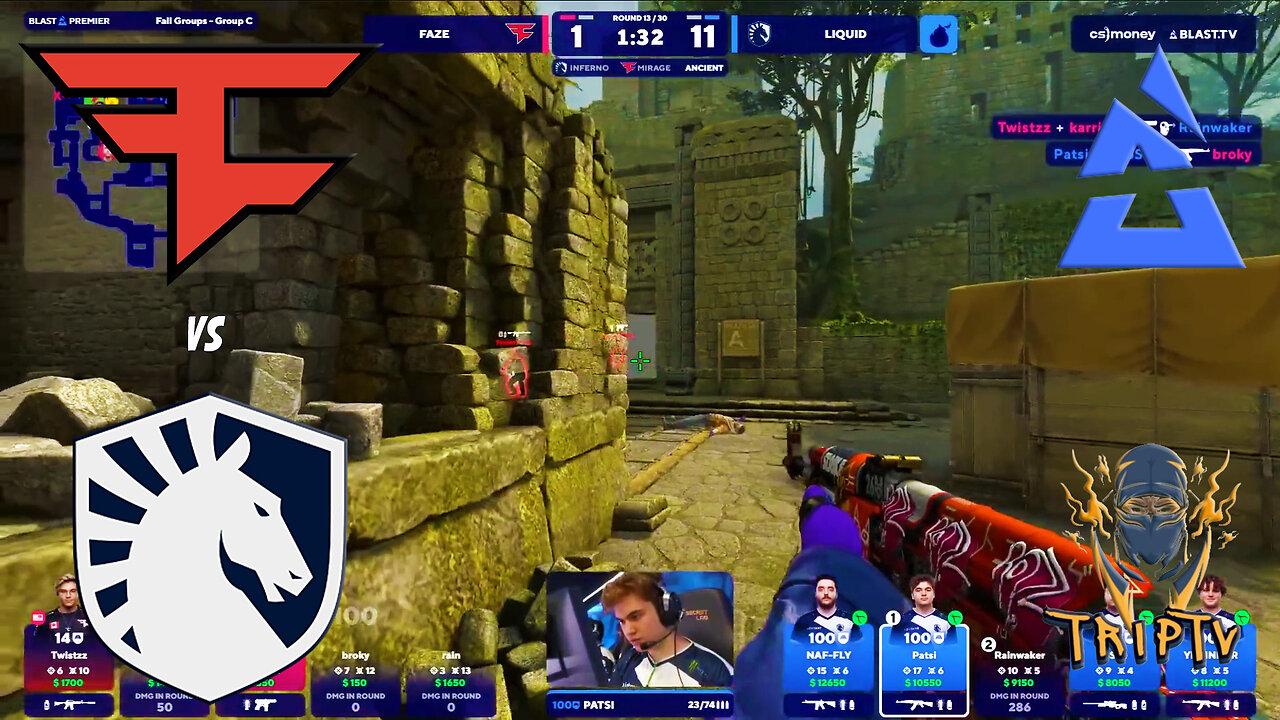Viewport: 1280px width, 720px height.
Task: Select the AK-47 weapon icon under Patsi
Action: click(x=917, y=705)
